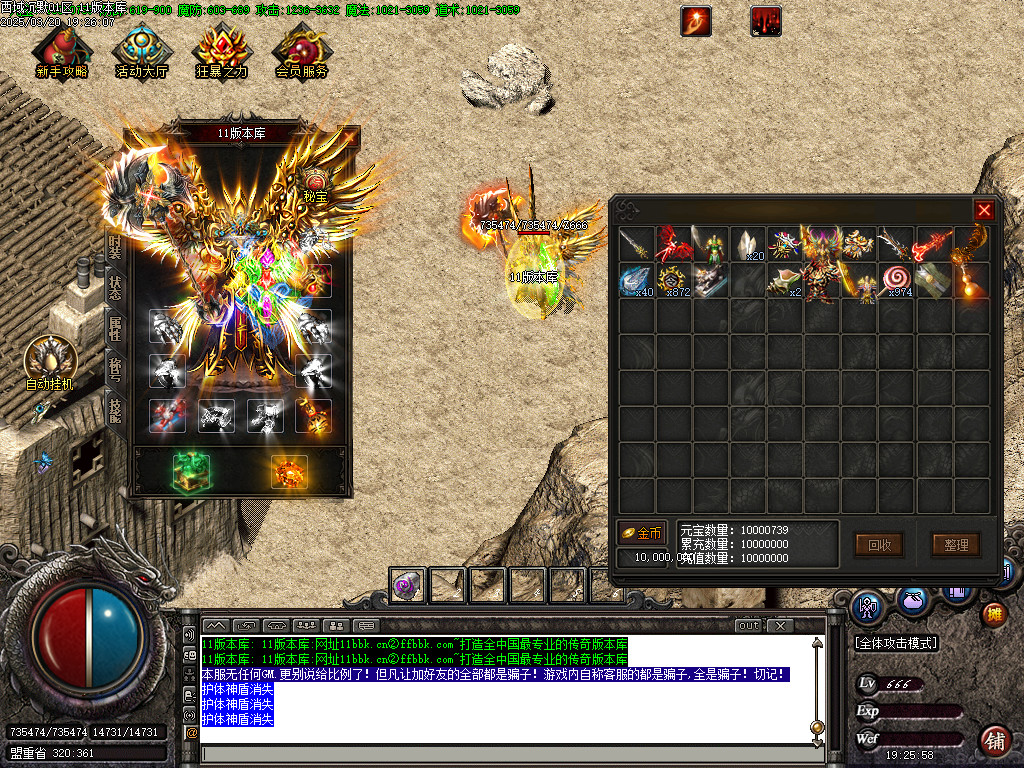The width and height of the screenshot is (1024, 768).
Task: Open 会员服务 member services
Action: pos(301,51)
